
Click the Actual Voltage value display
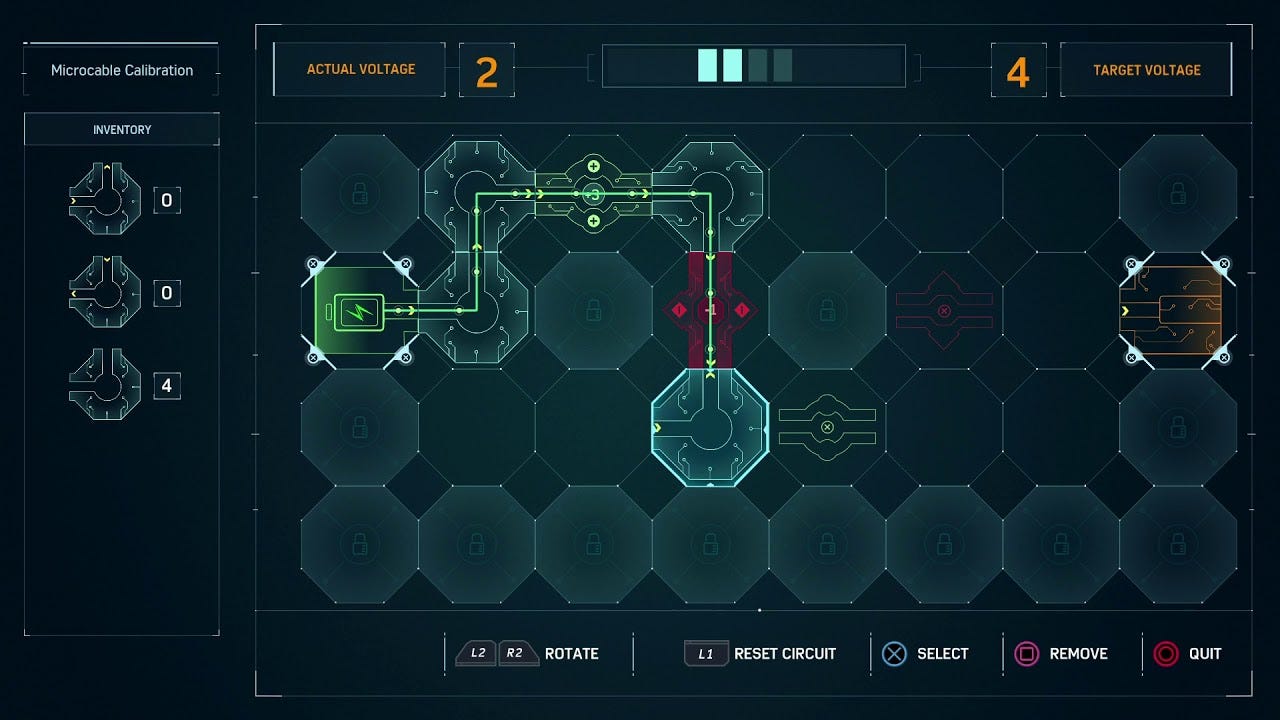tap(487, 69)
